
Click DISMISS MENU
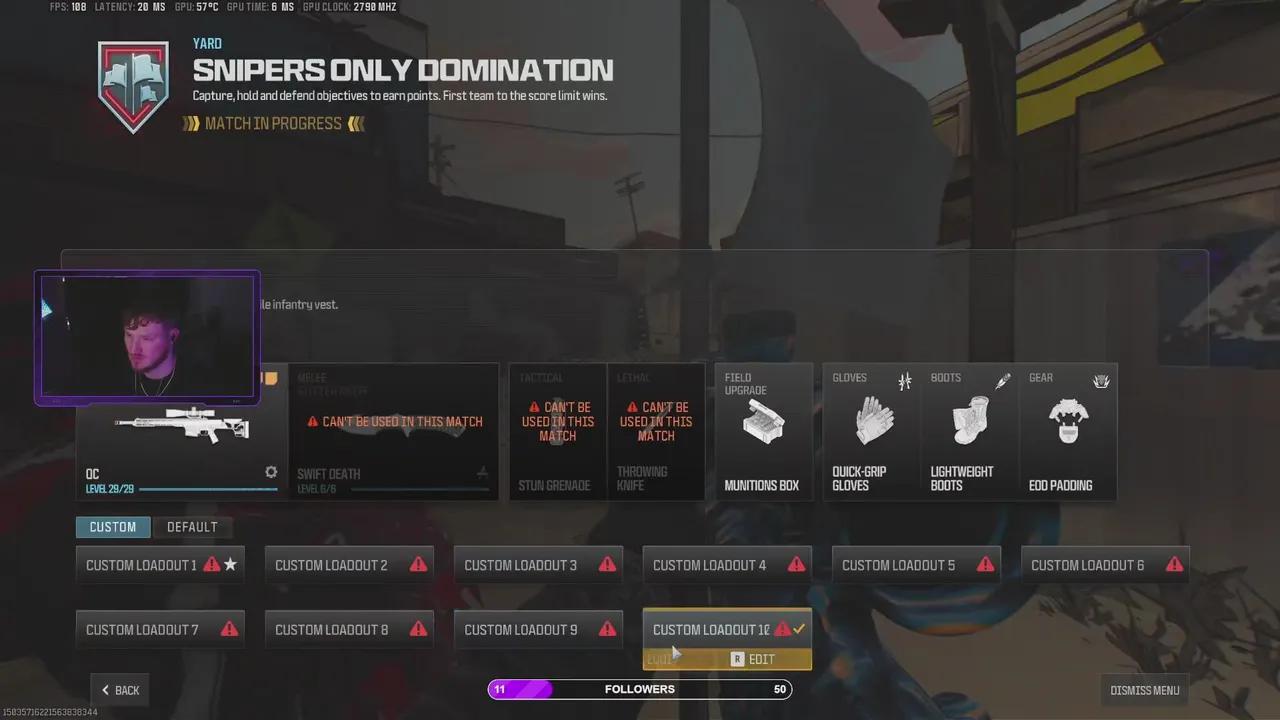(1144, 690)
